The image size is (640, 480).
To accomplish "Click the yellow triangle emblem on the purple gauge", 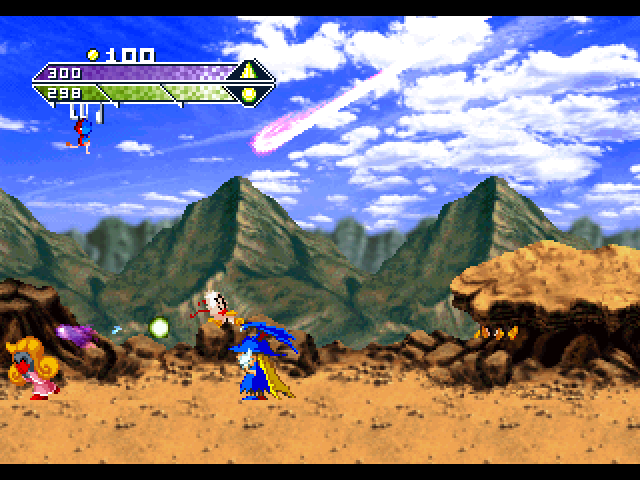I will [x=248, y=72].
